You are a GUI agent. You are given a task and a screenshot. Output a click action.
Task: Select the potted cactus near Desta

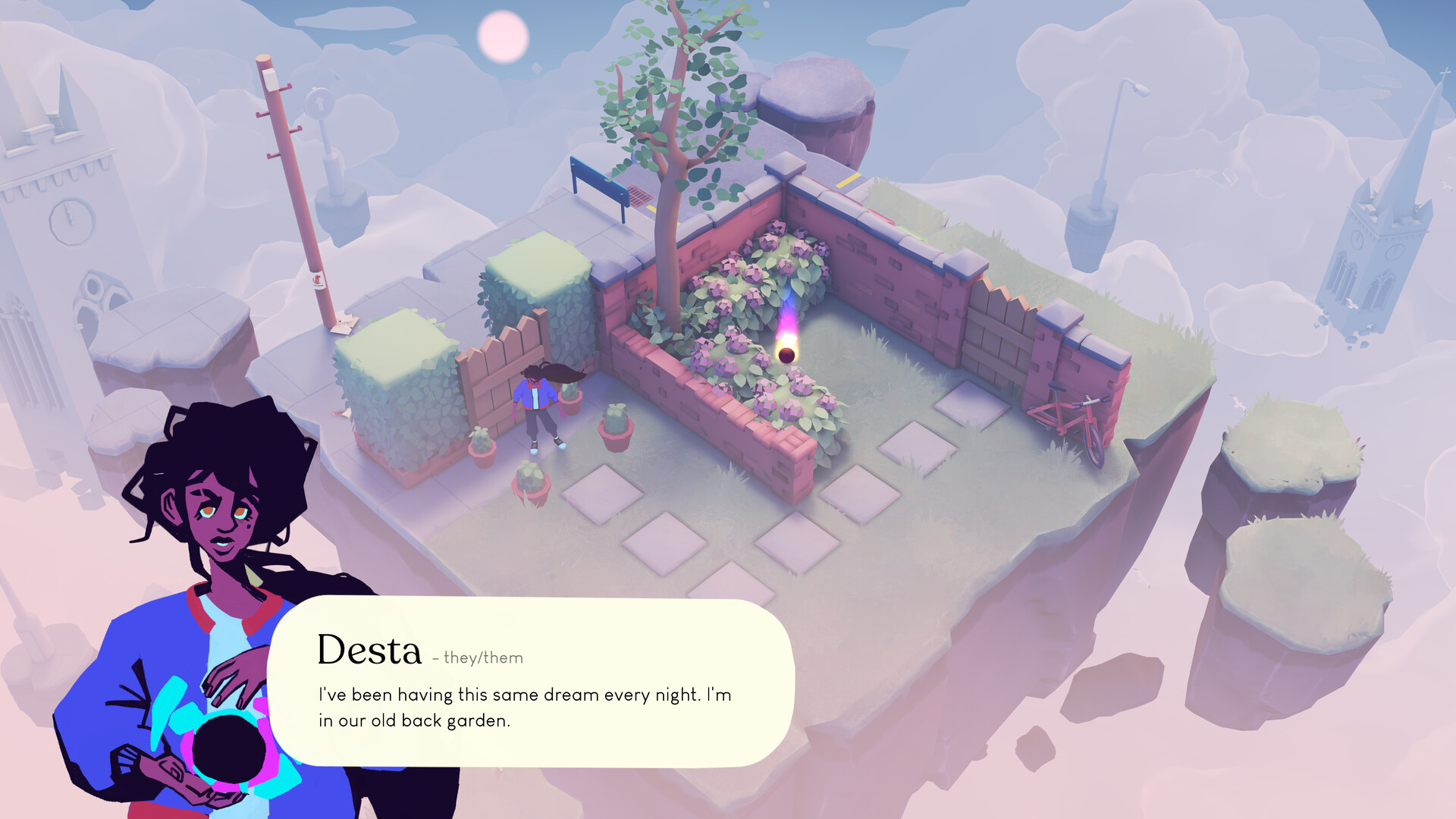(x=616, y=425)
